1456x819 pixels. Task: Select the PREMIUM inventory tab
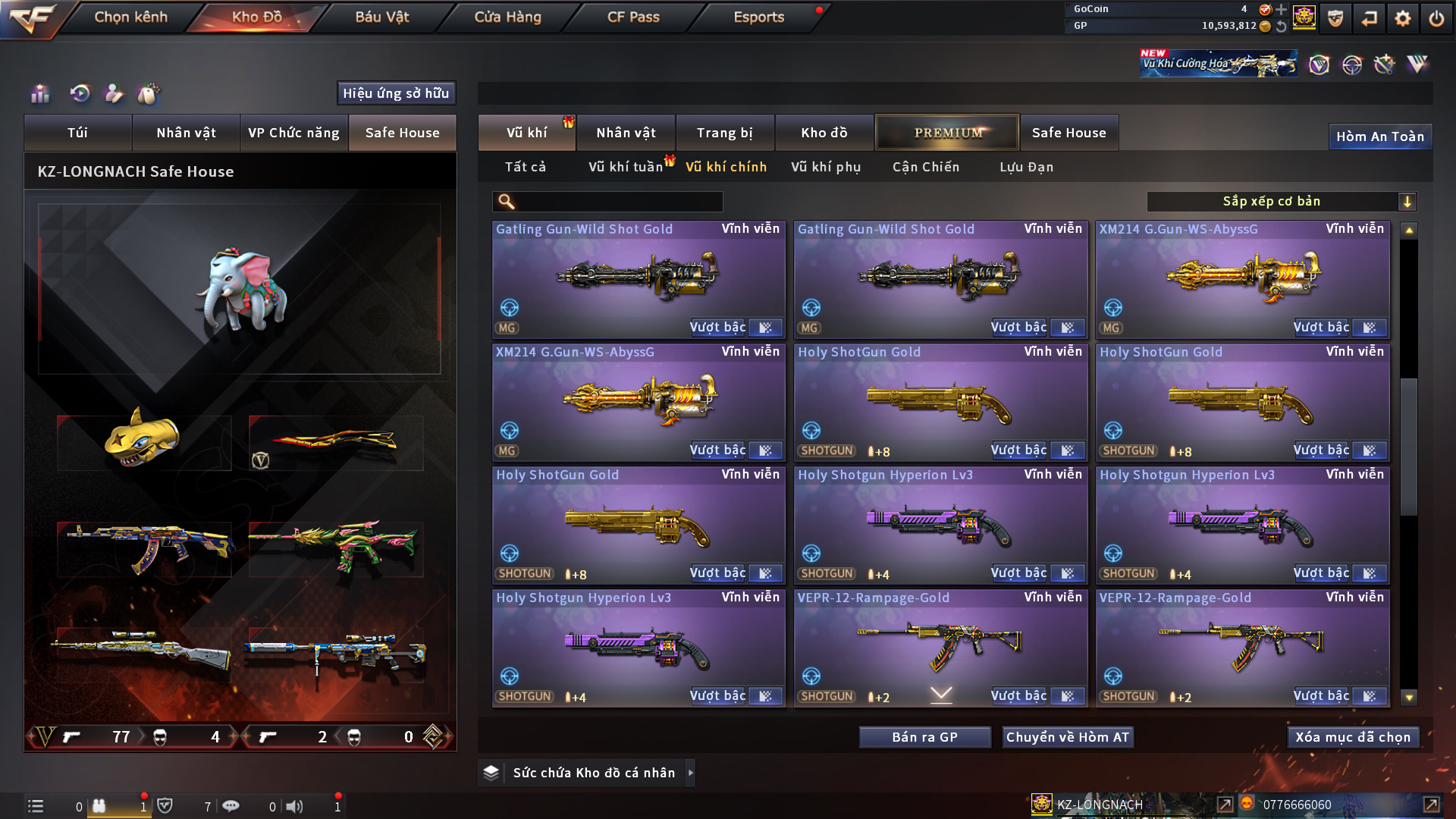[947, 133]
